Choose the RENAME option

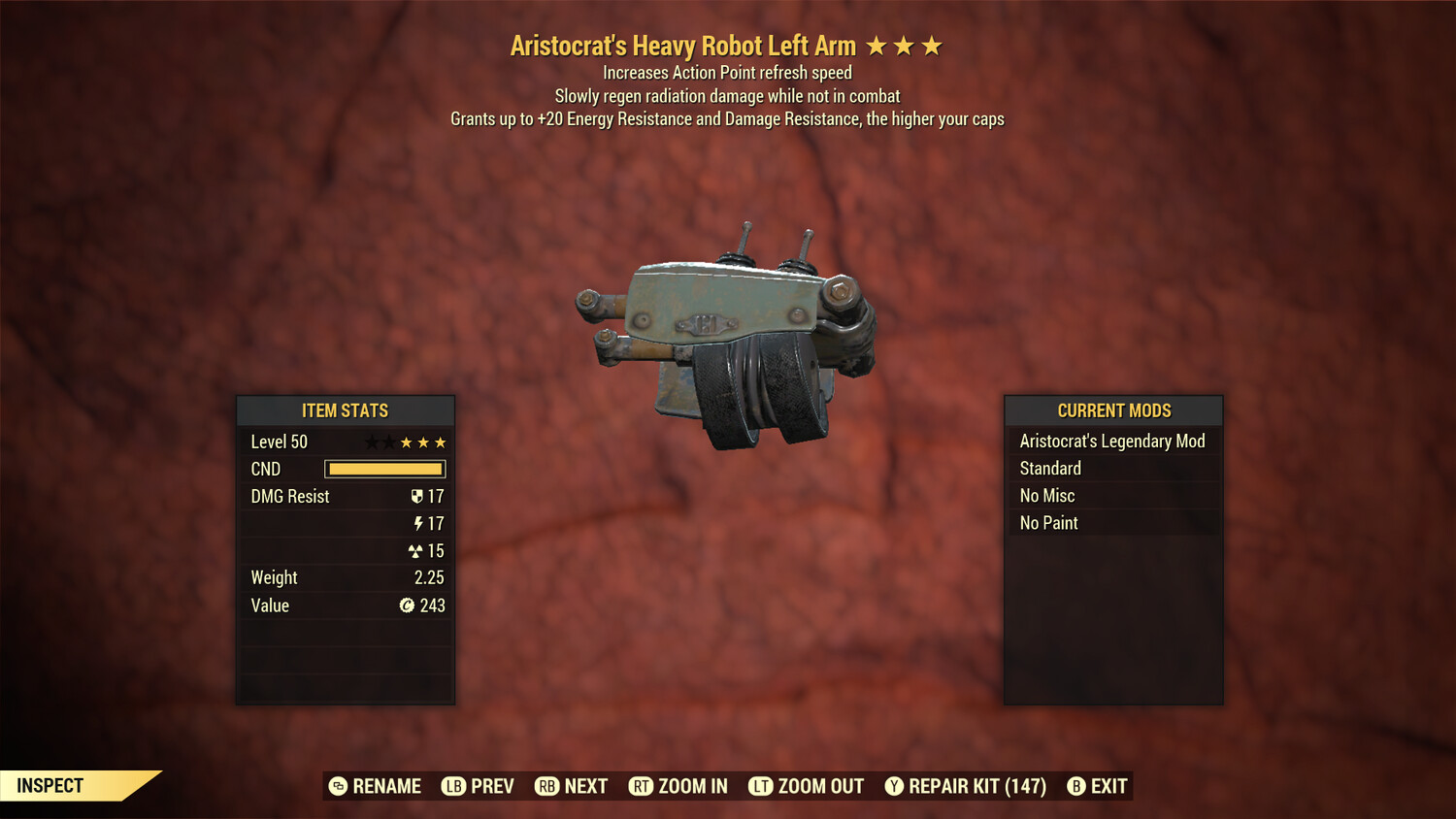(x=375, y=786)
